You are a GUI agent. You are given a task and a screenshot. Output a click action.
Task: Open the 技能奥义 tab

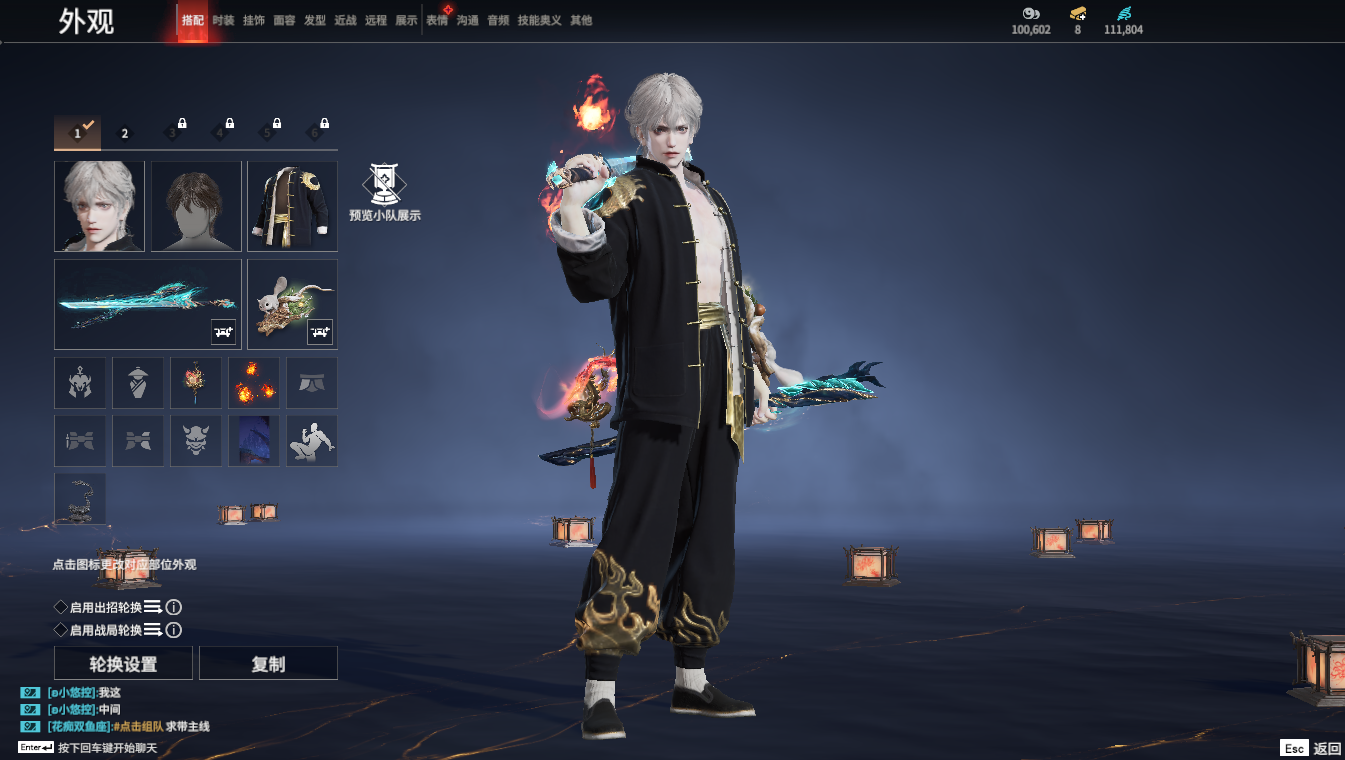(540, 20)
